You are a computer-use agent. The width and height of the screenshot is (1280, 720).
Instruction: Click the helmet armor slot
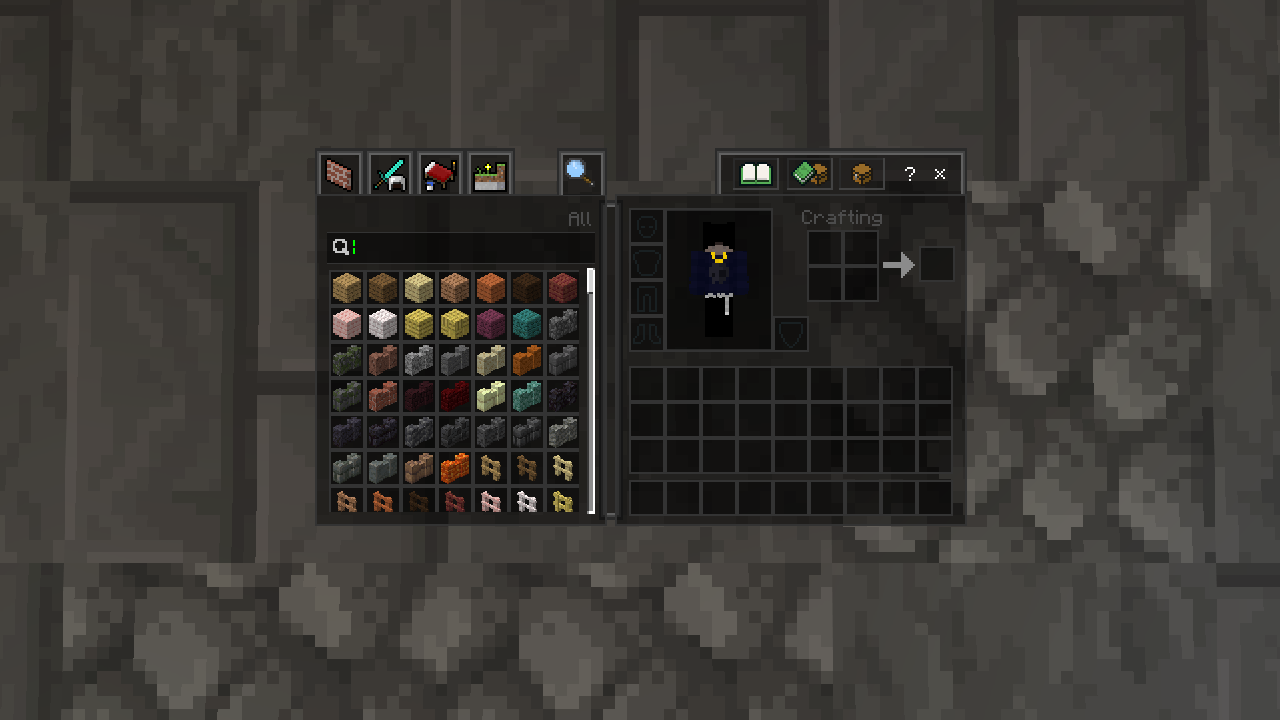(x=646, y=226)
